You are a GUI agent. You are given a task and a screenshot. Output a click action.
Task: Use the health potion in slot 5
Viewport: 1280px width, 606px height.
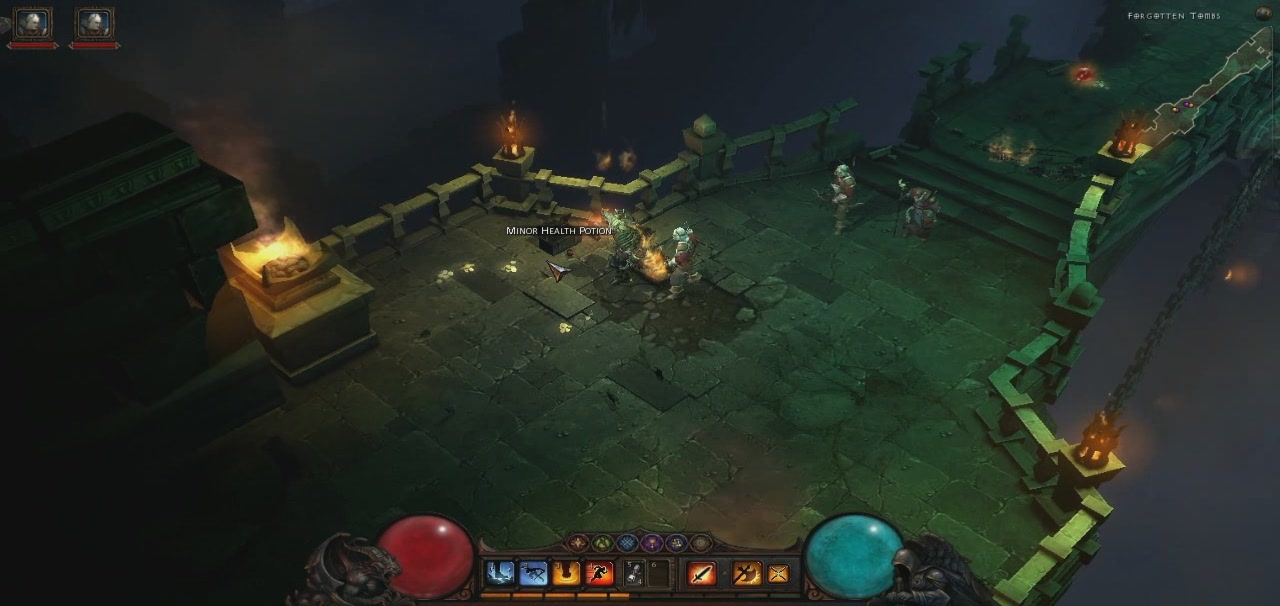click(634, 573)
